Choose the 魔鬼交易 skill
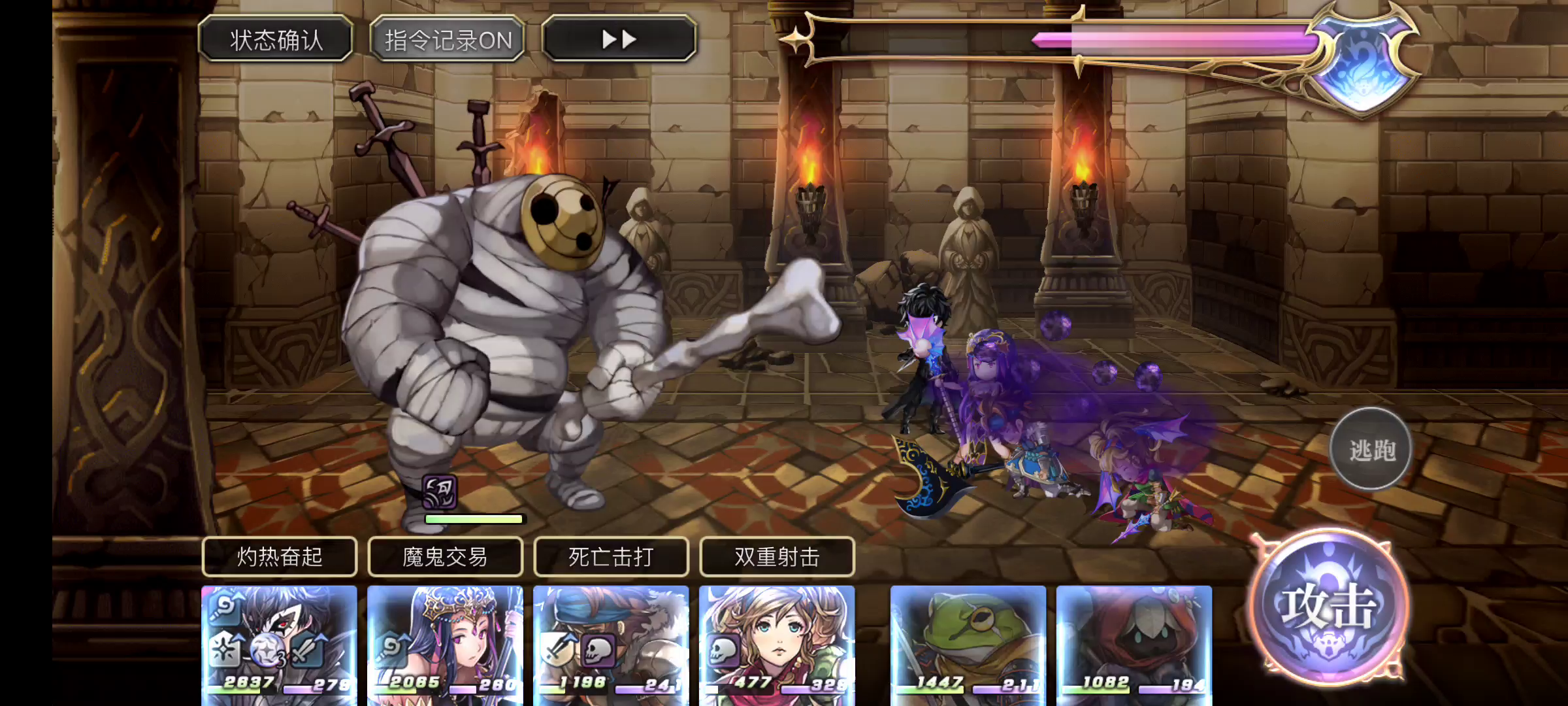 click(446, 557)
